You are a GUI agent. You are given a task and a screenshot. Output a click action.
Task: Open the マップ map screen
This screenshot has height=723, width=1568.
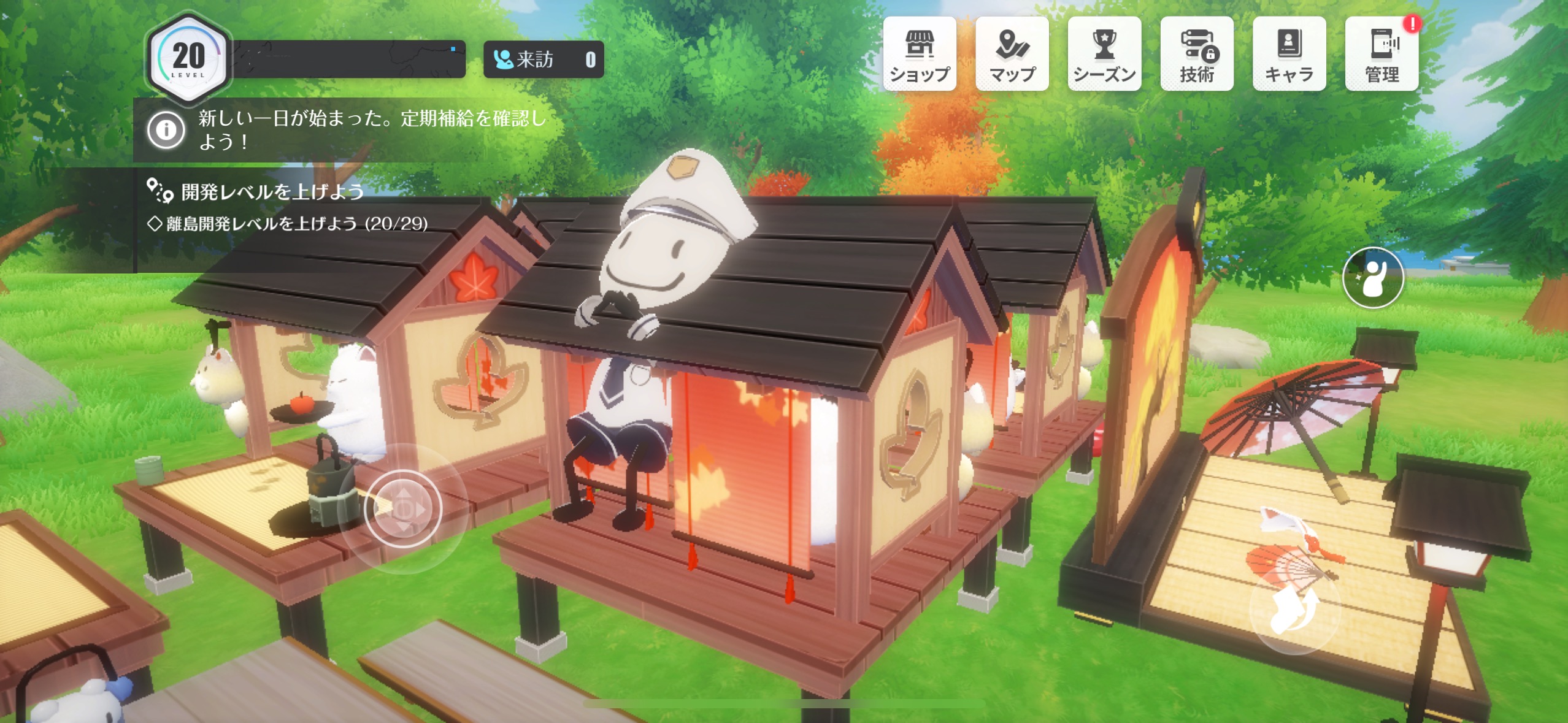pos(1012,55)
